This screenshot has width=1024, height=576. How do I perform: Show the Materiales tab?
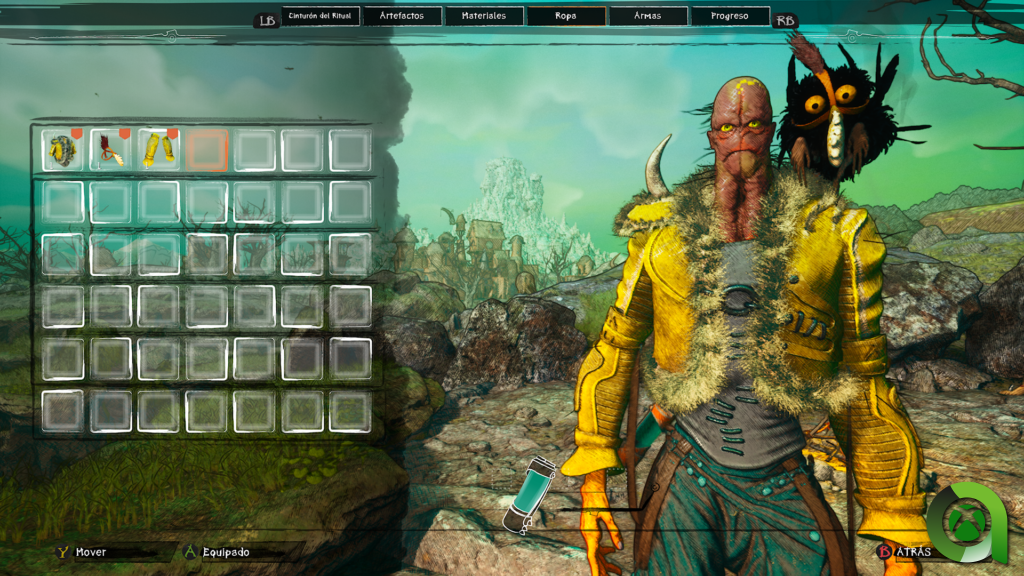pos(483,16)
